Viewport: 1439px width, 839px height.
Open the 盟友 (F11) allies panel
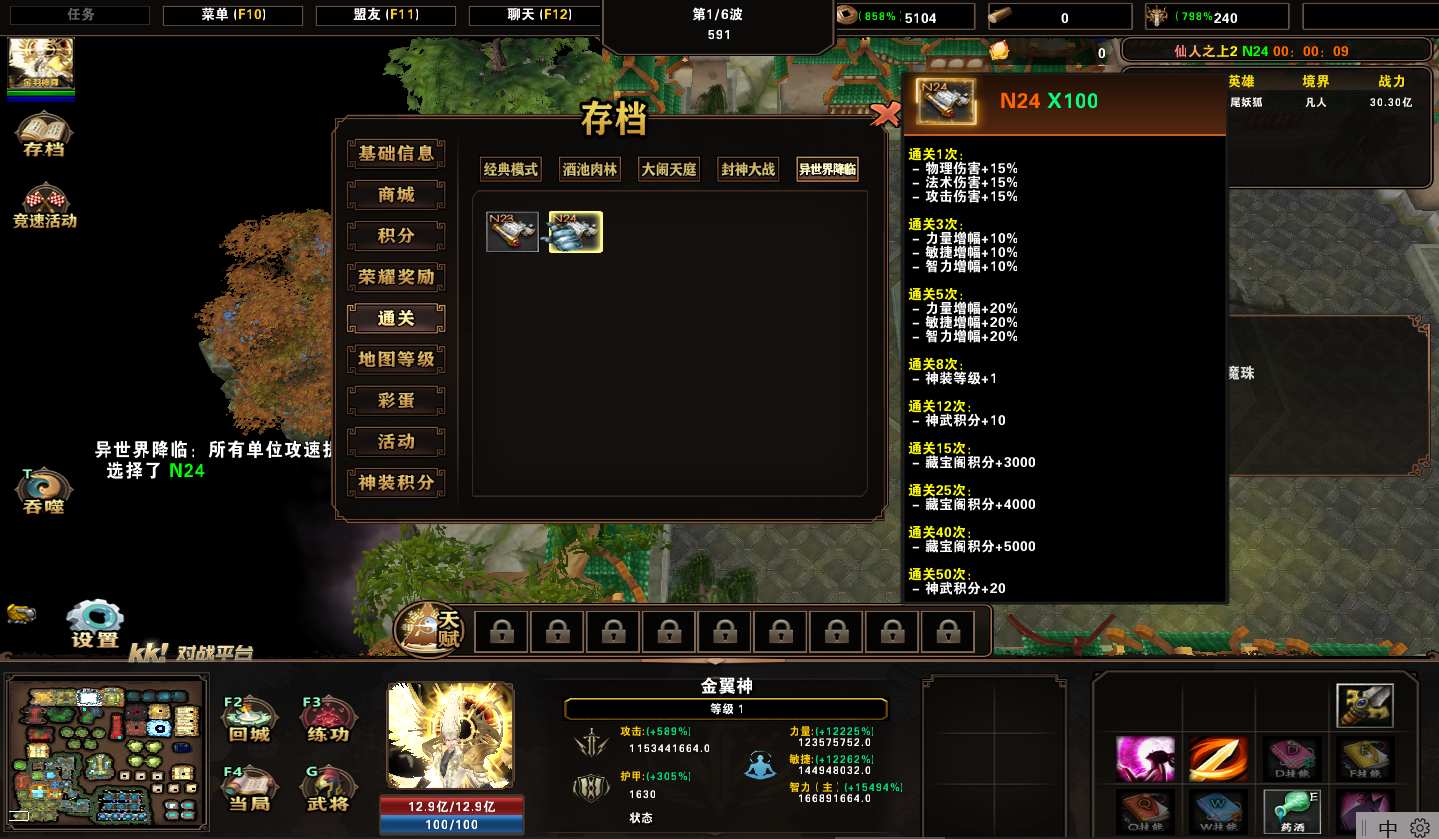click(x=386, y=16)
